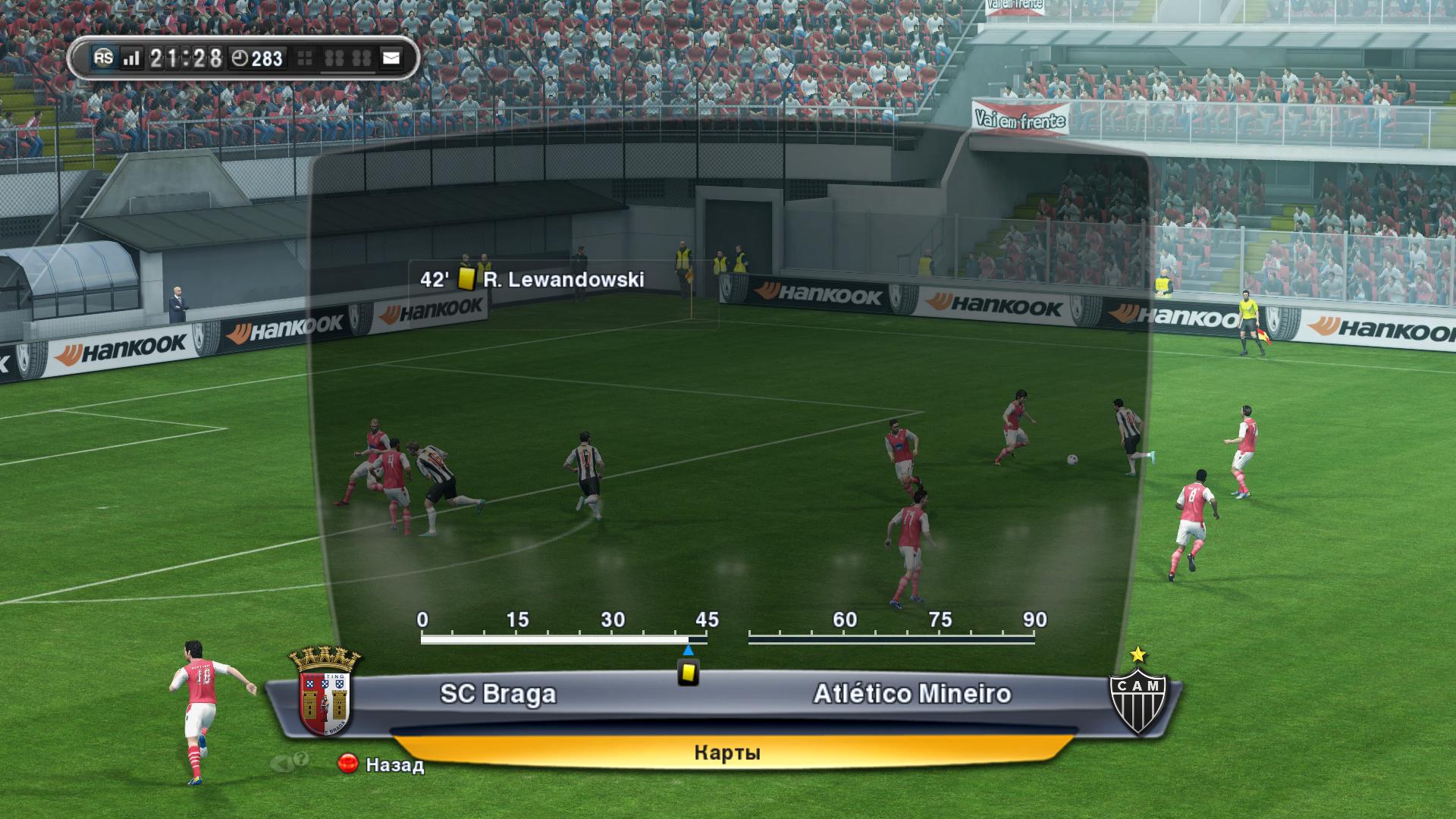
Task: Select the yellow card marker on the timeline
Action: (688, 673)
